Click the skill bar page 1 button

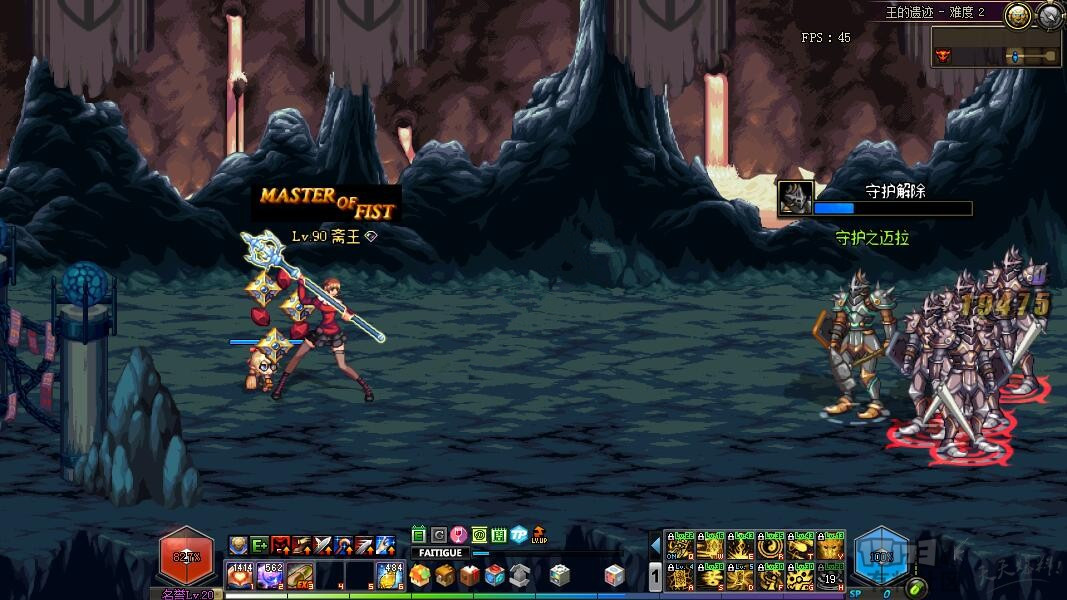click(x=656, y=576)
